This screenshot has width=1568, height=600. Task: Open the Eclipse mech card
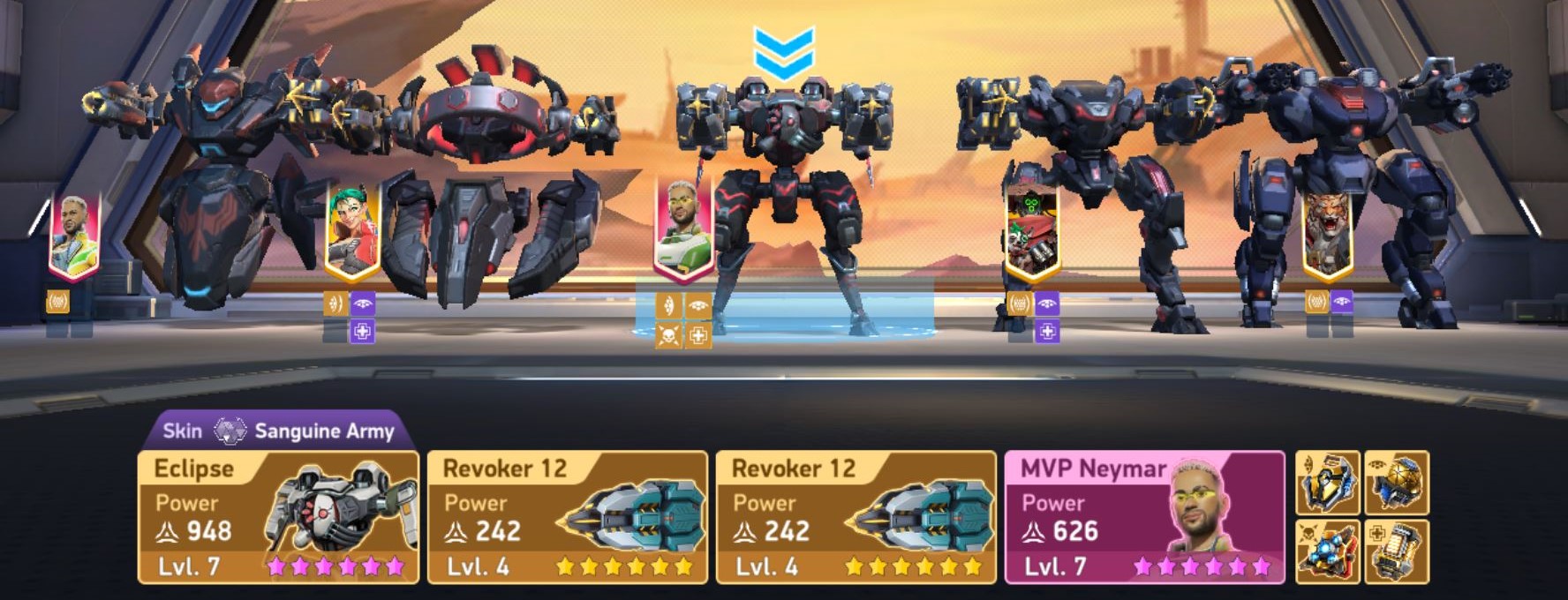click(278, 517)
